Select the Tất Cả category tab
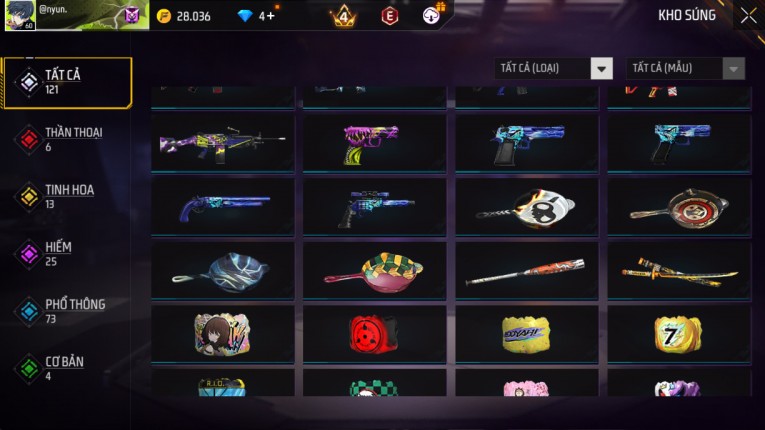Image resolution: width=765 pixels, height=430 pixels. pyautogui.click(x=66, y=82)
